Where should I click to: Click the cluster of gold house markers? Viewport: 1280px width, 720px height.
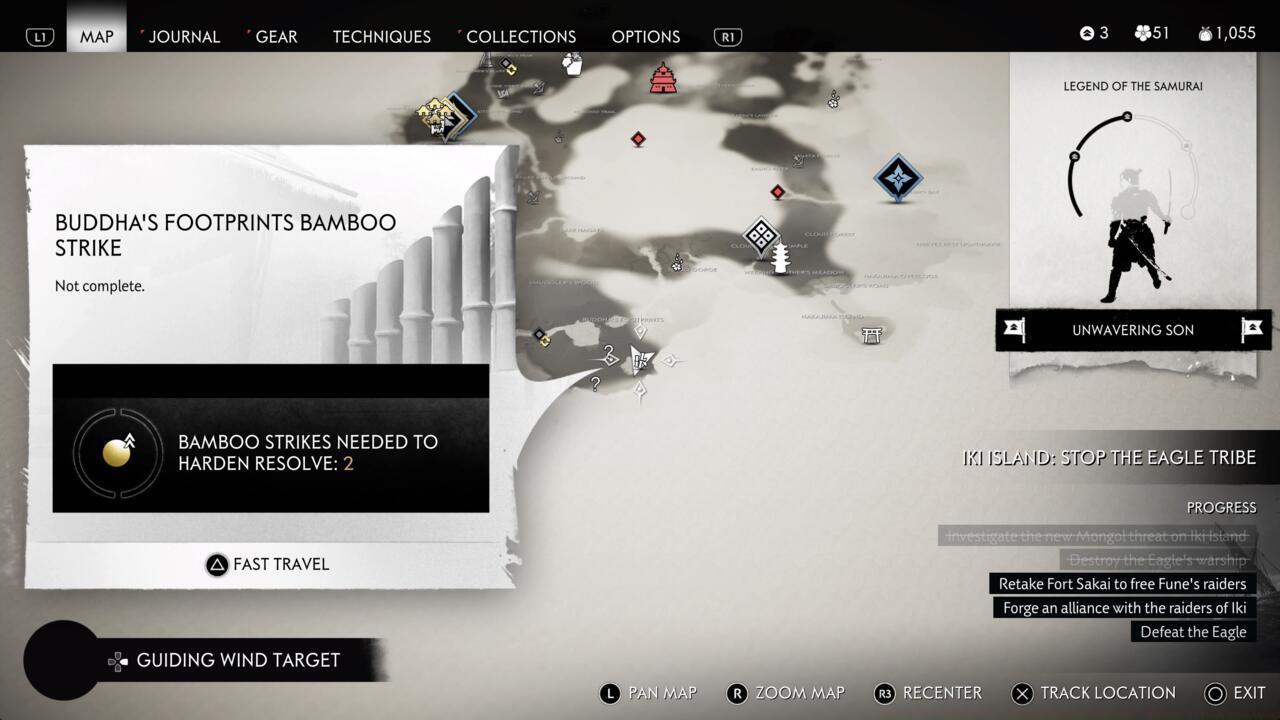[437, 117]
